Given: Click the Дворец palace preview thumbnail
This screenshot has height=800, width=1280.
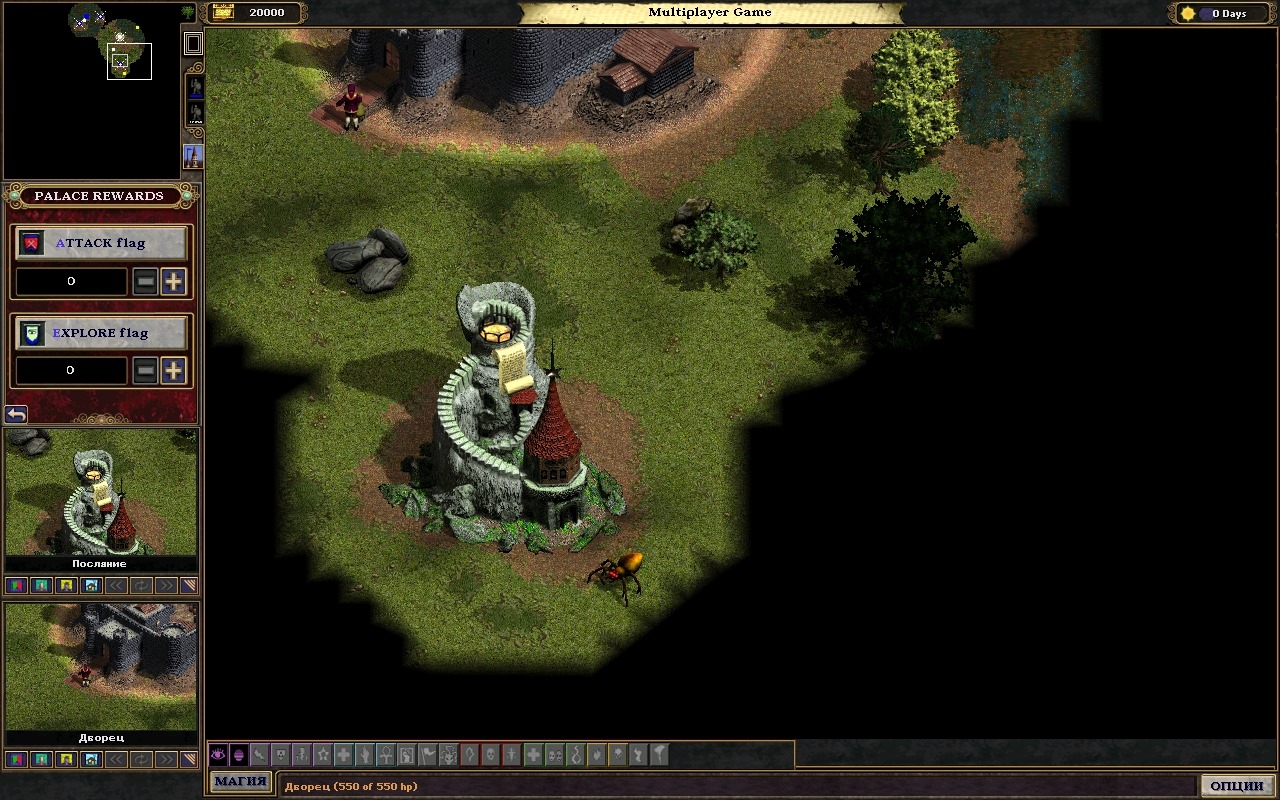Looking at the screenshot, I should tap(101, 666).
